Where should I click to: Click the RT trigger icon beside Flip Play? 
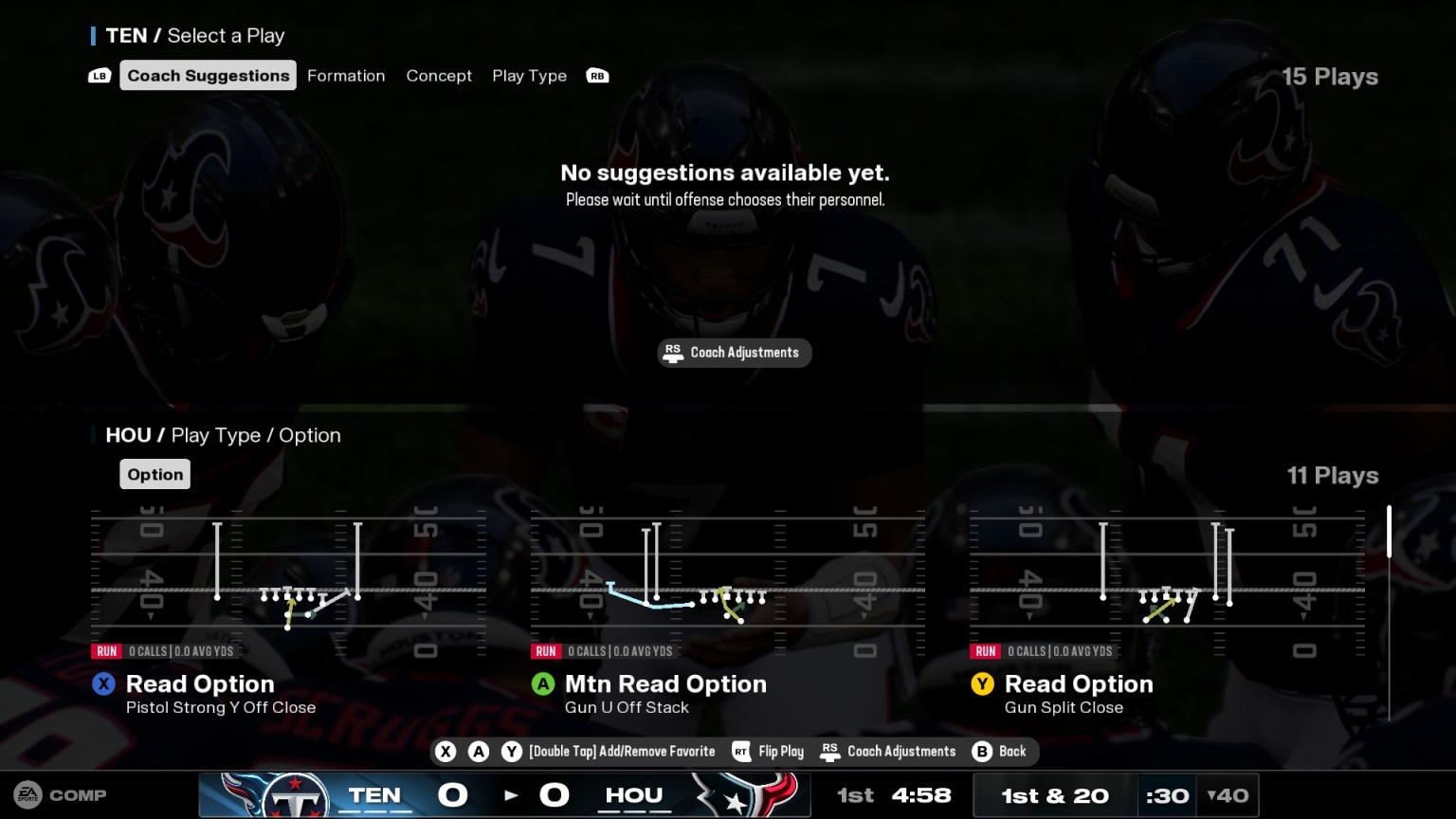[742, 751]
